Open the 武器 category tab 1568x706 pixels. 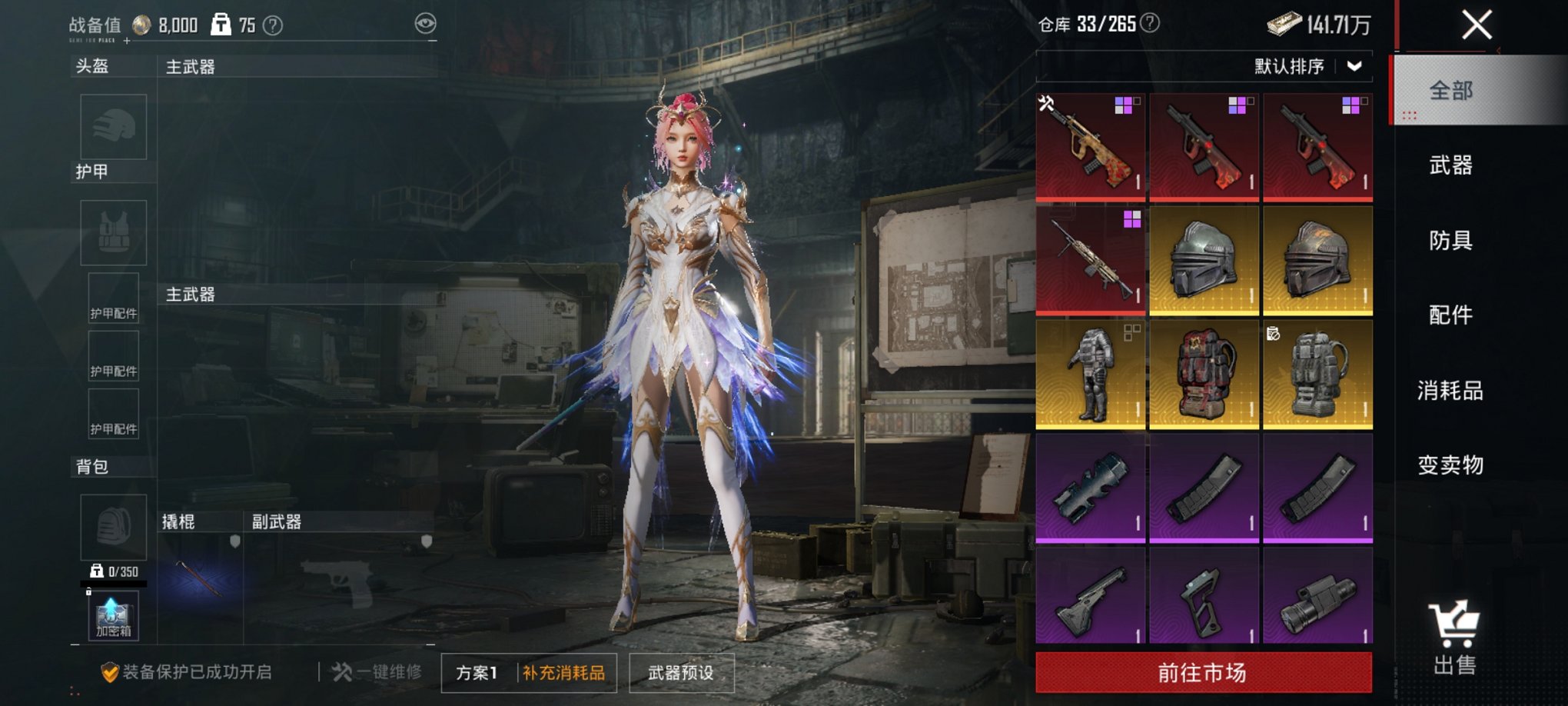[1450, 165]
